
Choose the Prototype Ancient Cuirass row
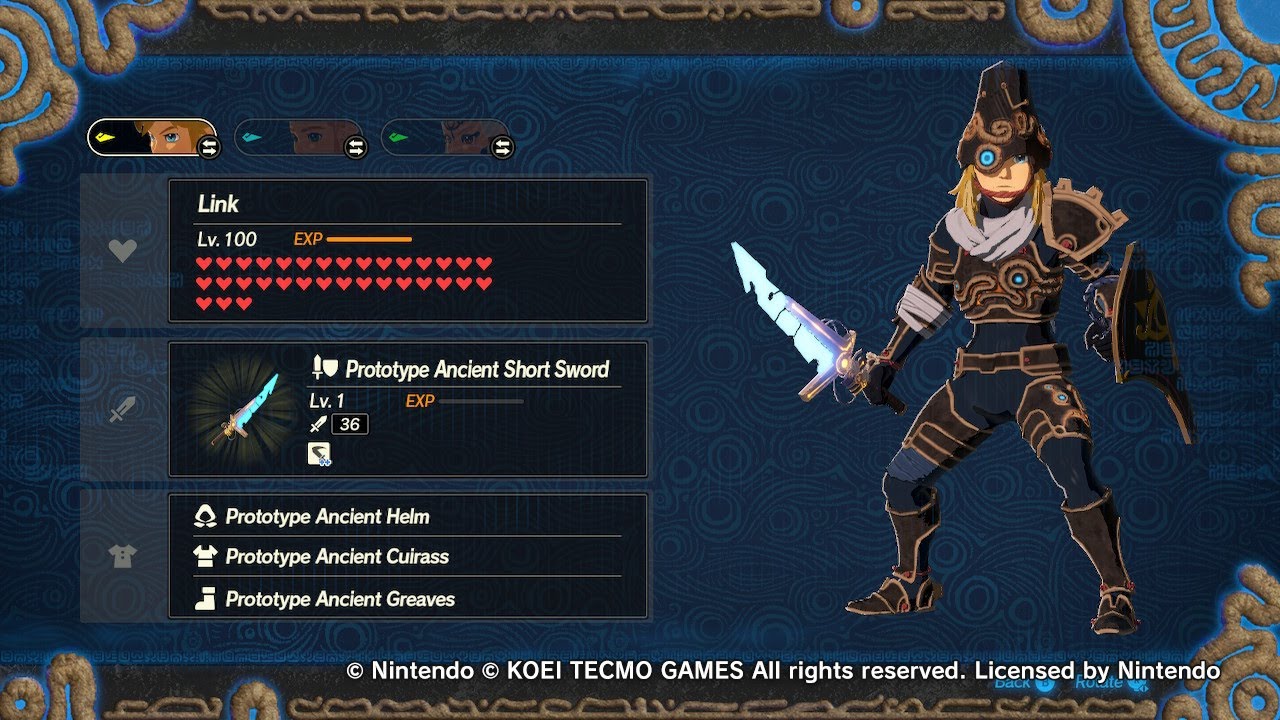pos(408,557)
